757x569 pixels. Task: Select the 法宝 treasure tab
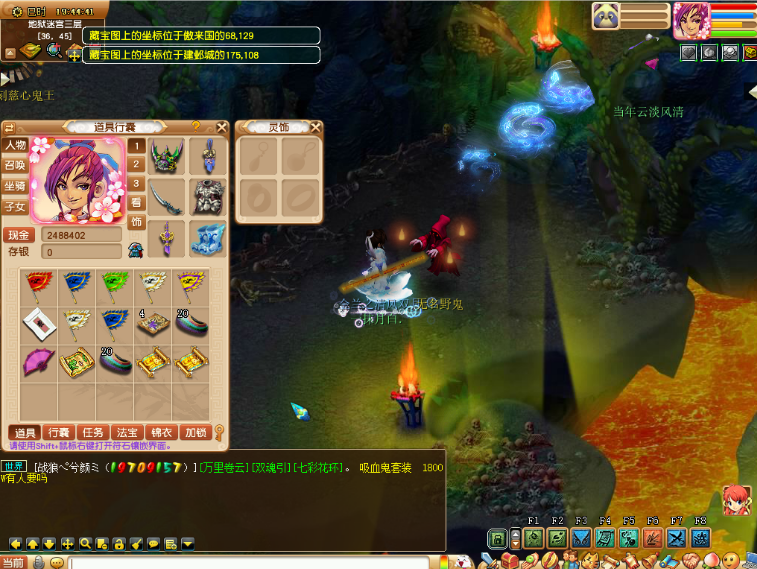tap(126, 432)
